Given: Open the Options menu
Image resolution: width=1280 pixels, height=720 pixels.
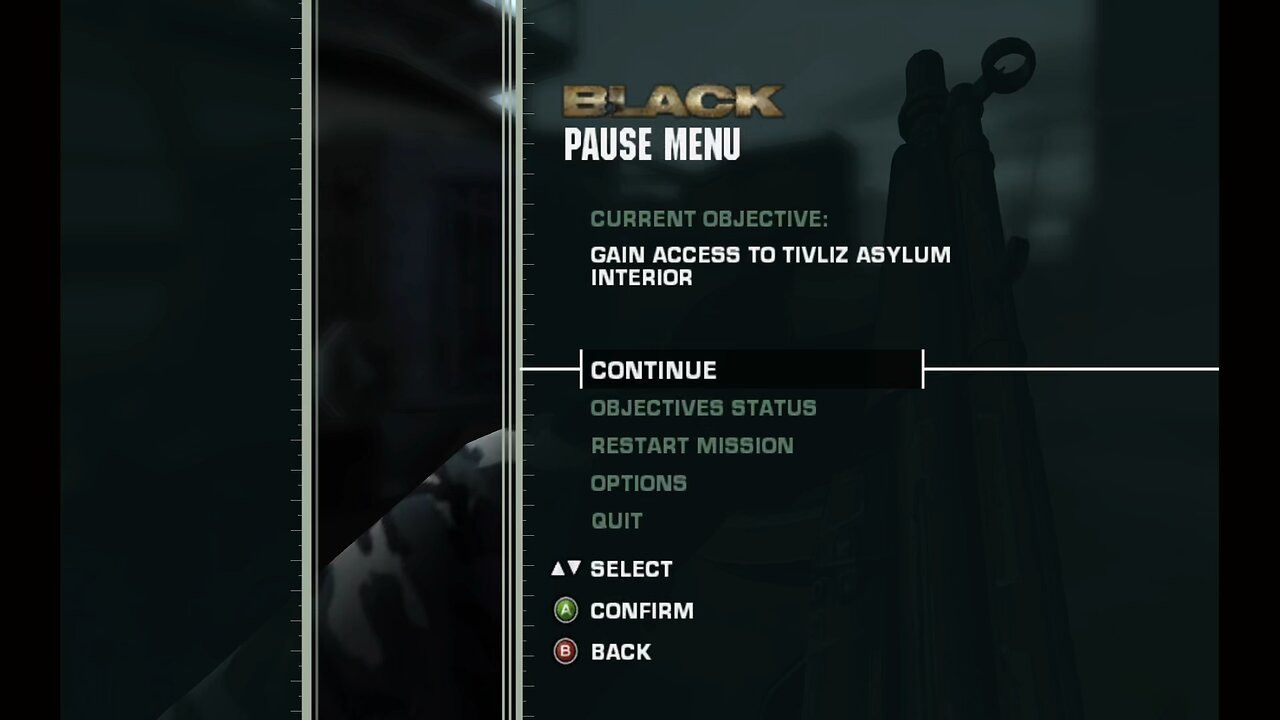Looking at the screenshot, I should point(638,484).
